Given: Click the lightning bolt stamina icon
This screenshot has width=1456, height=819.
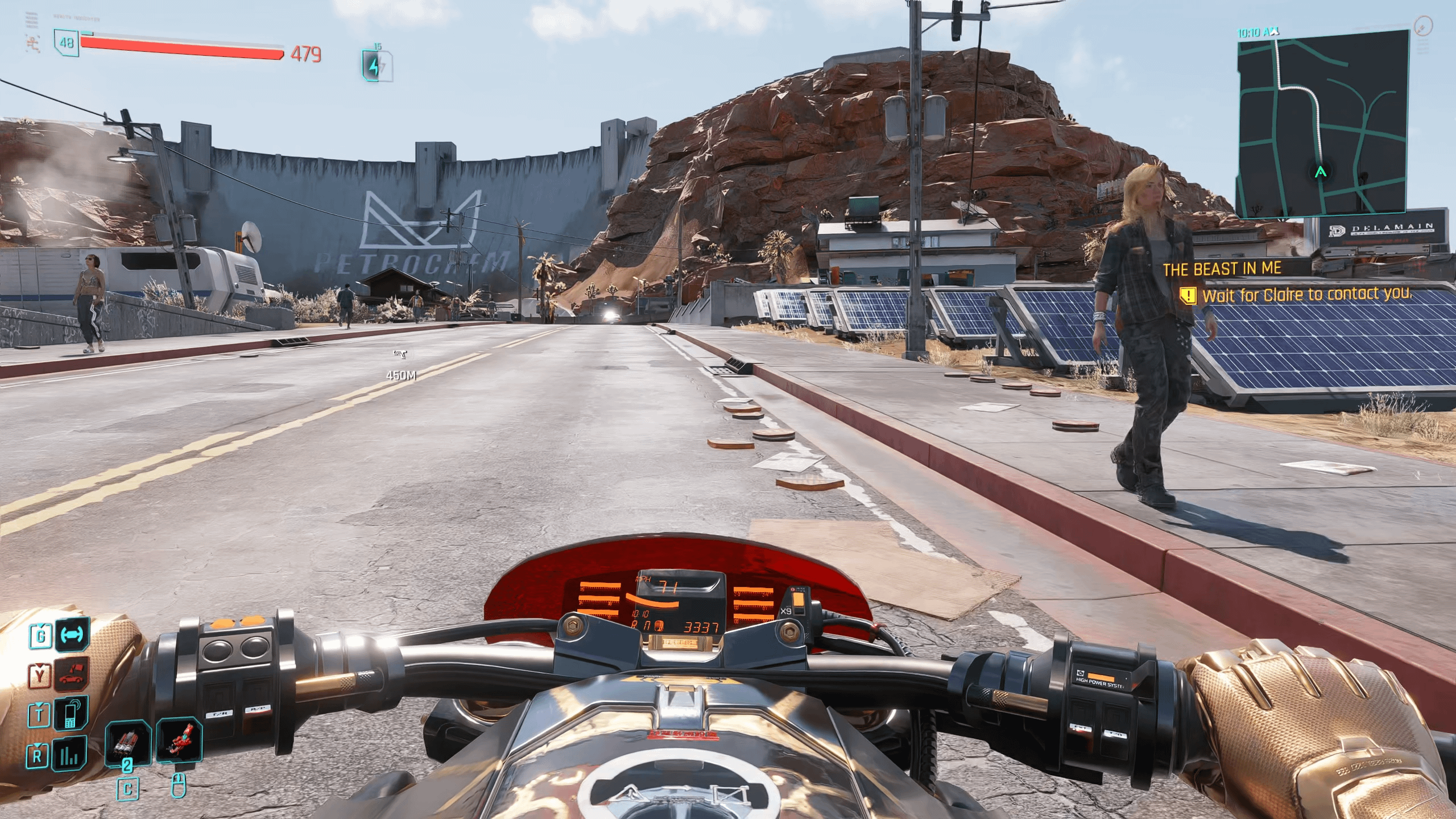Looking at the screenshot, I should pyautogui.click(x=374, y=66).
